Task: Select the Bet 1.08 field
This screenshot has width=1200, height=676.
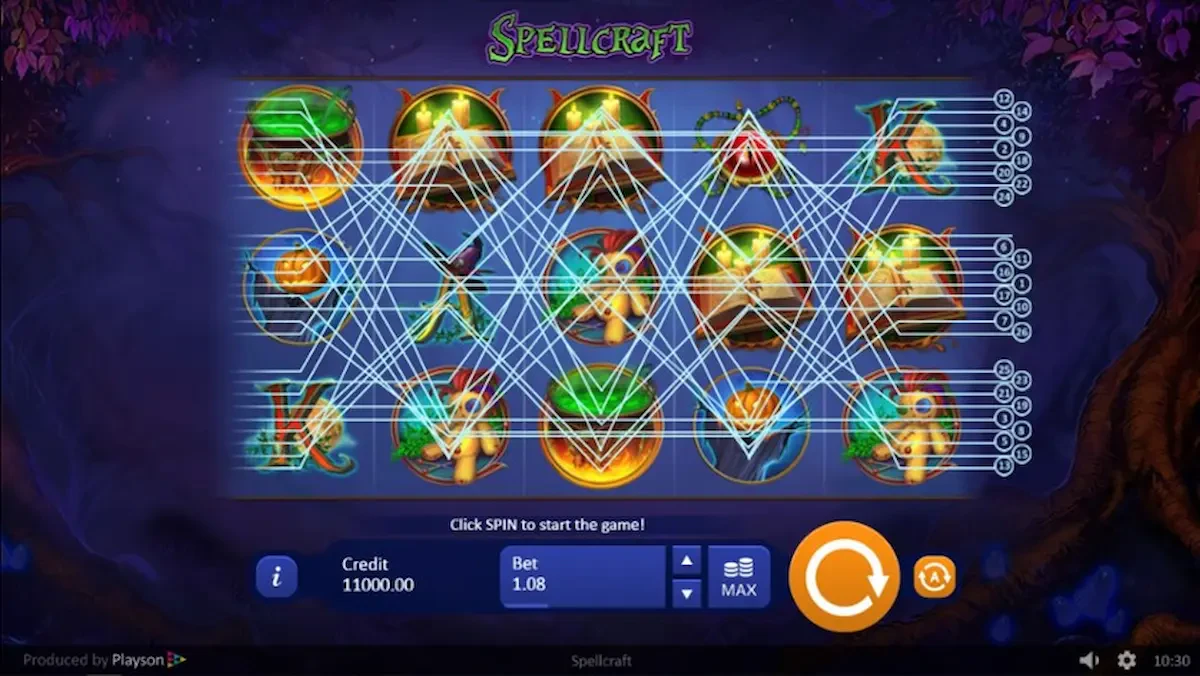Action: click(x=582, y=576)
